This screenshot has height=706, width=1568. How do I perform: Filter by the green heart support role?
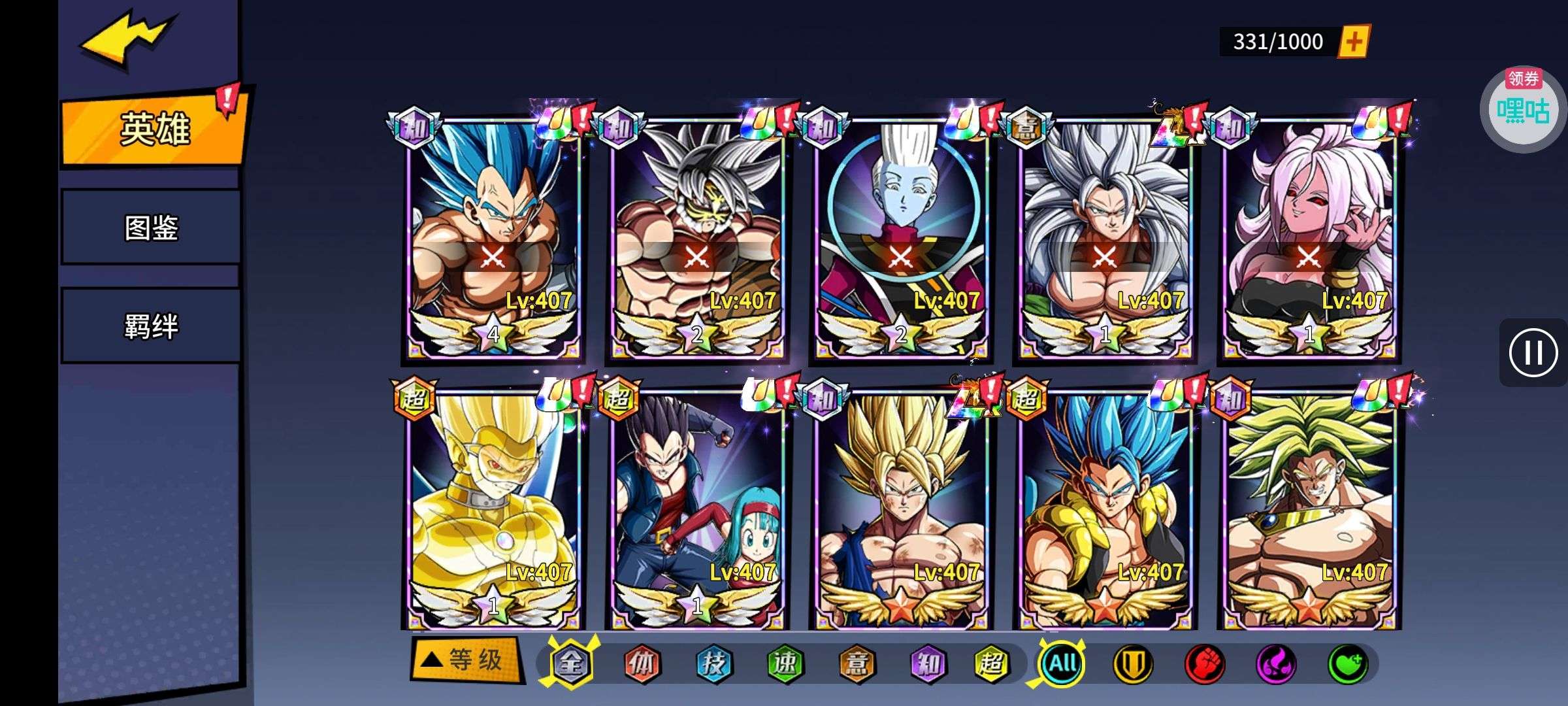click(1348, 664)
